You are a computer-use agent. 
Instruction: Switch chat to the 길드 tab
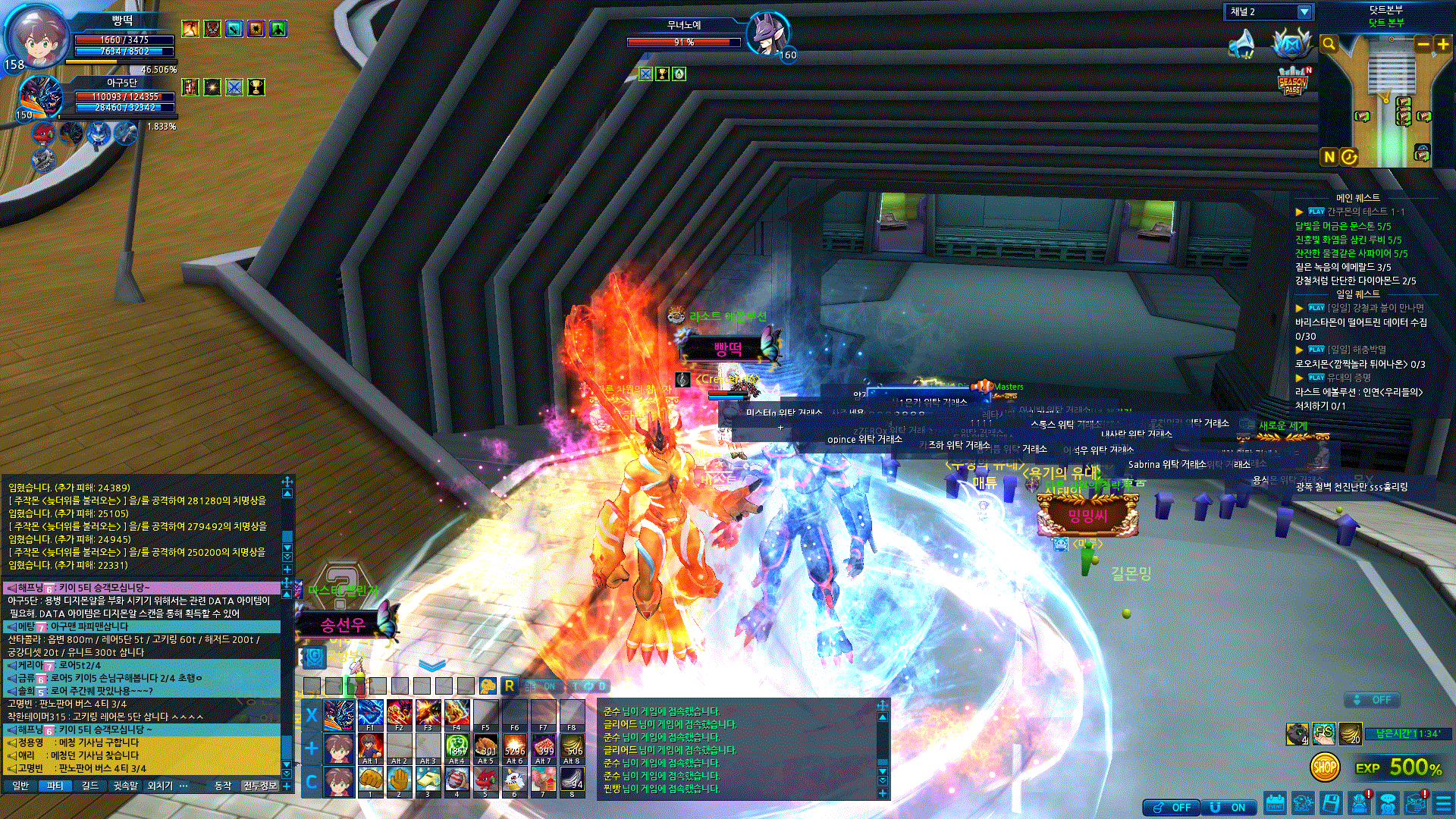[x=90, y=786]
